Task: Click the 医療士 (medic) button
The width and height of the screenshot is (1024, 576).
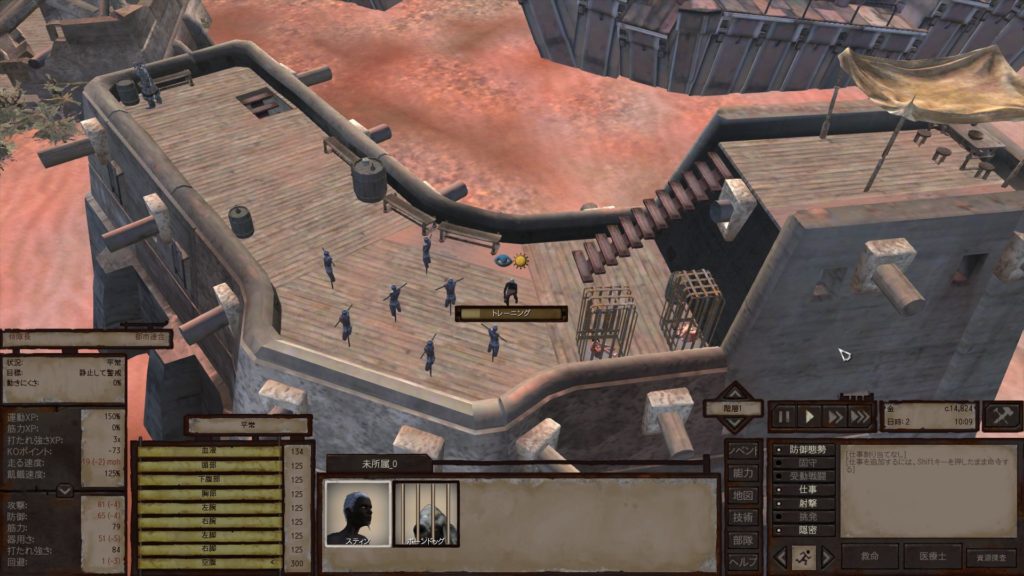Action: 932,557
